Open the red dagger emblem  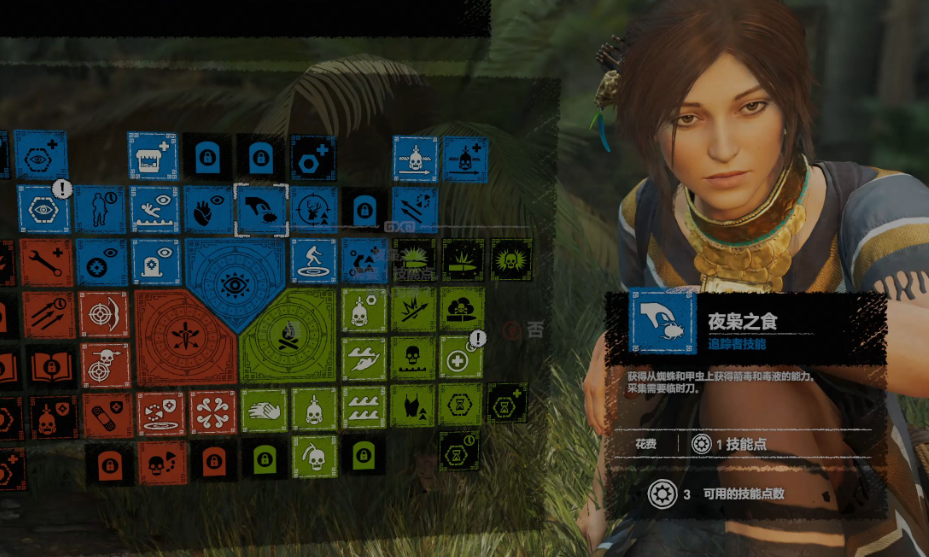(x=183, y=335)
